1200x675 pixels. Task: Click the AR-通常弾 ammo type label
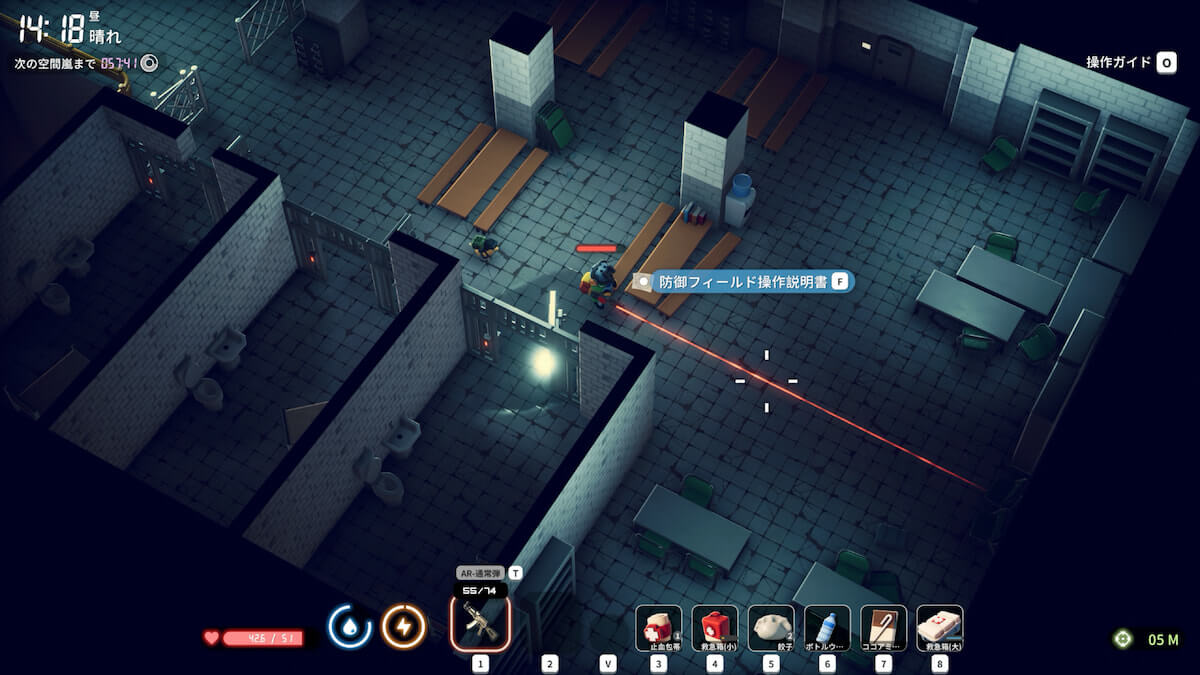point(481,573)
